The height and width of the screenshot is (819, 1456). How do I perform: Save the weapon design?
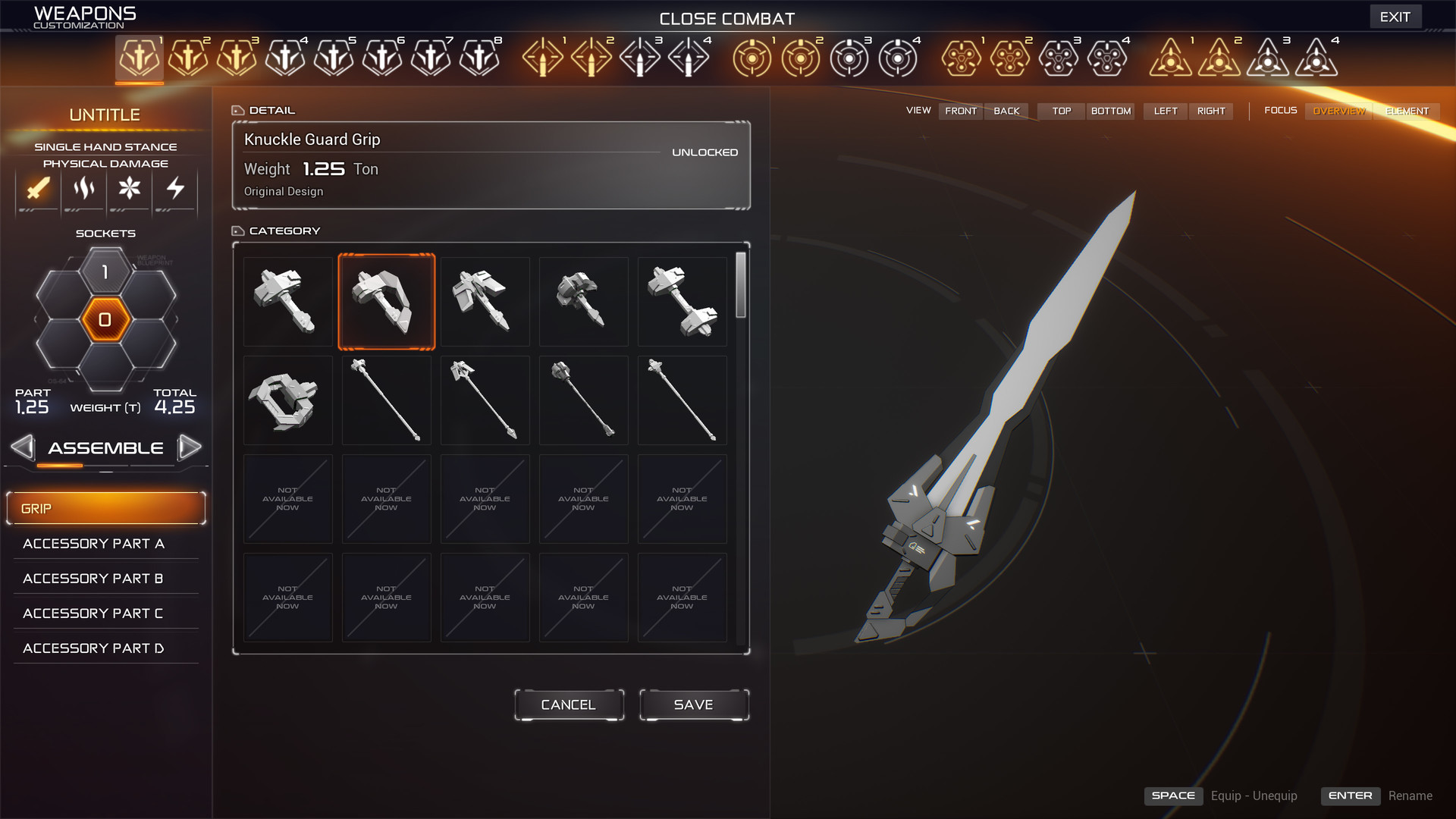point(694,704)
